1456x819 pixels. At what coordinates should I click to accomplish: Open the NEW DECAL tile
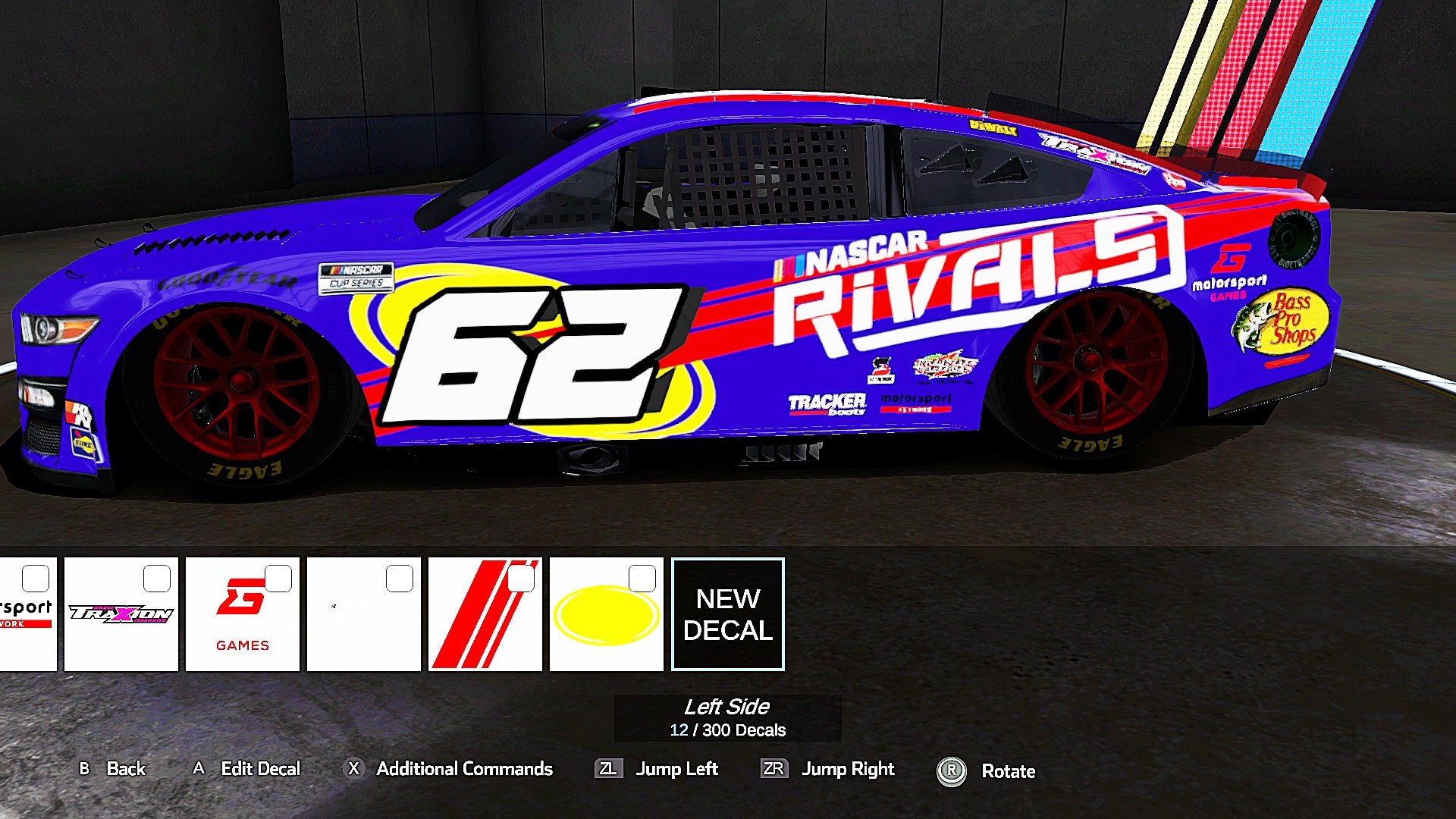click(x=727, y=613)
